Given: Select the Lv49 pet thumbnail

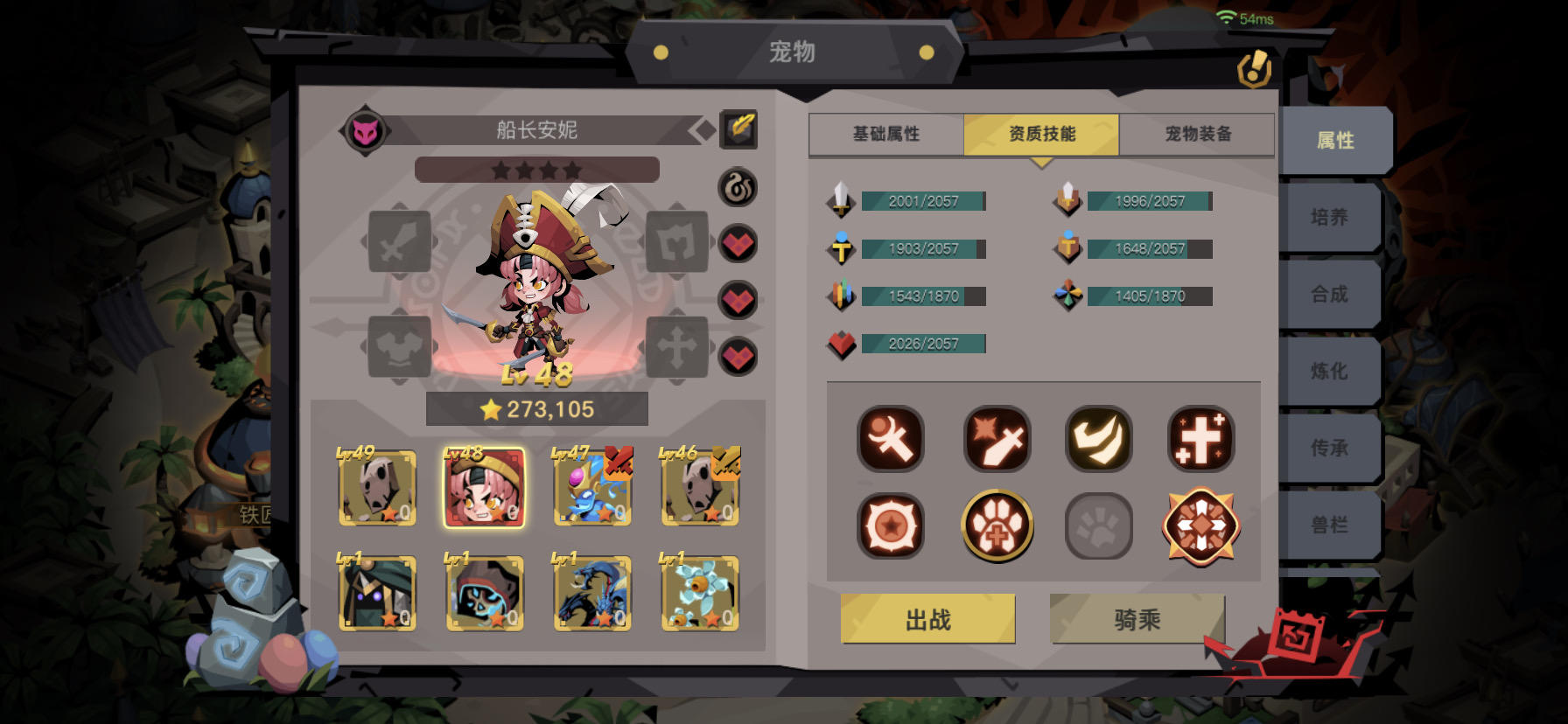Looking at the screenshot, I should pyautogui.click(x=378, y=488).
